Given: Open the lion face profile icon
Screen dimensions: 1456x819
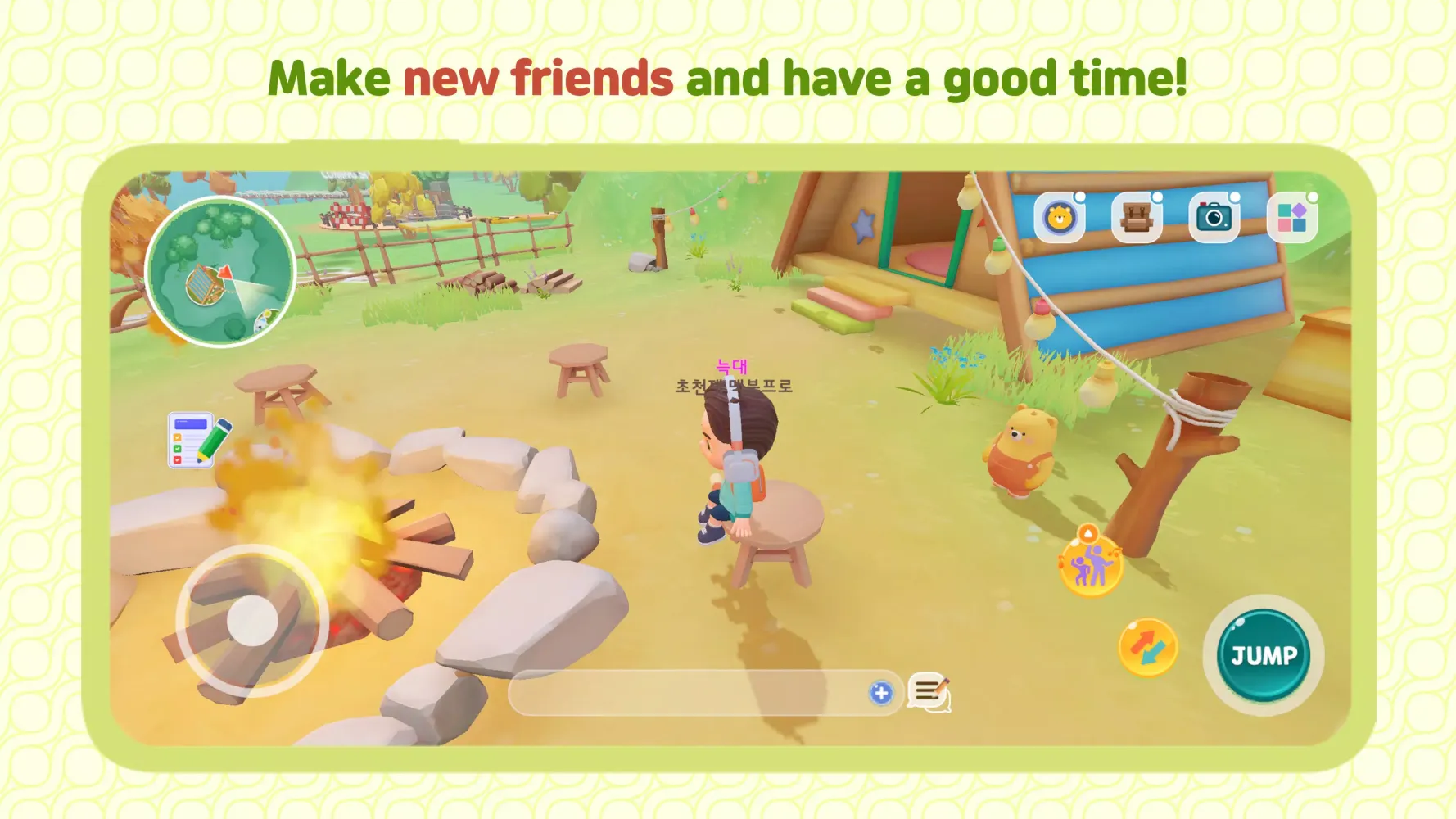Looking at the screenshot, I should pos(1060,217).
